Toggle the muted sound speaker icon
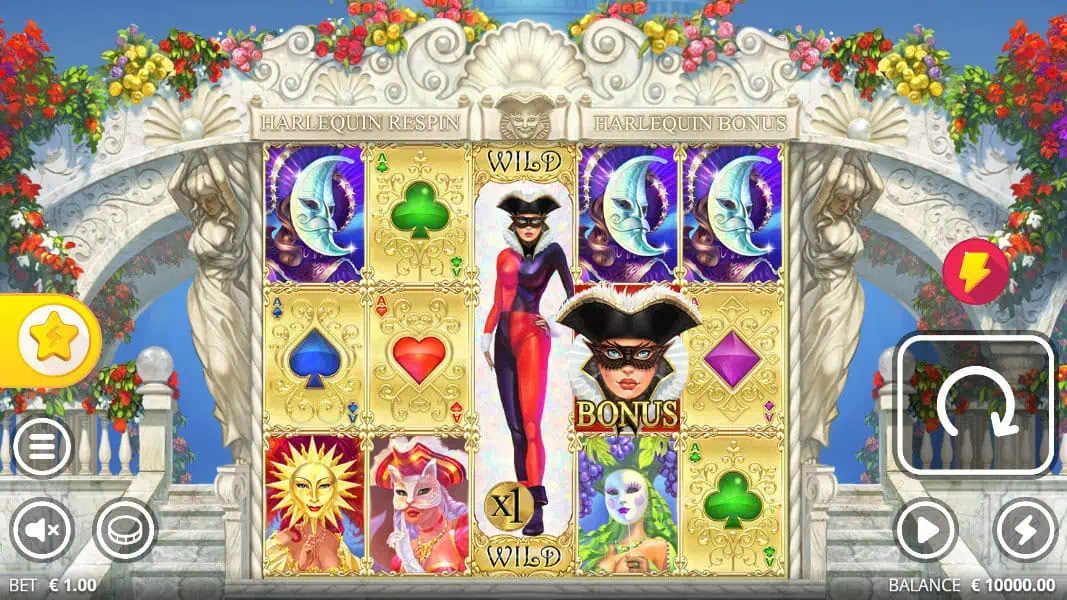Screen dimensions: 1067x600 tap(41, 529)
